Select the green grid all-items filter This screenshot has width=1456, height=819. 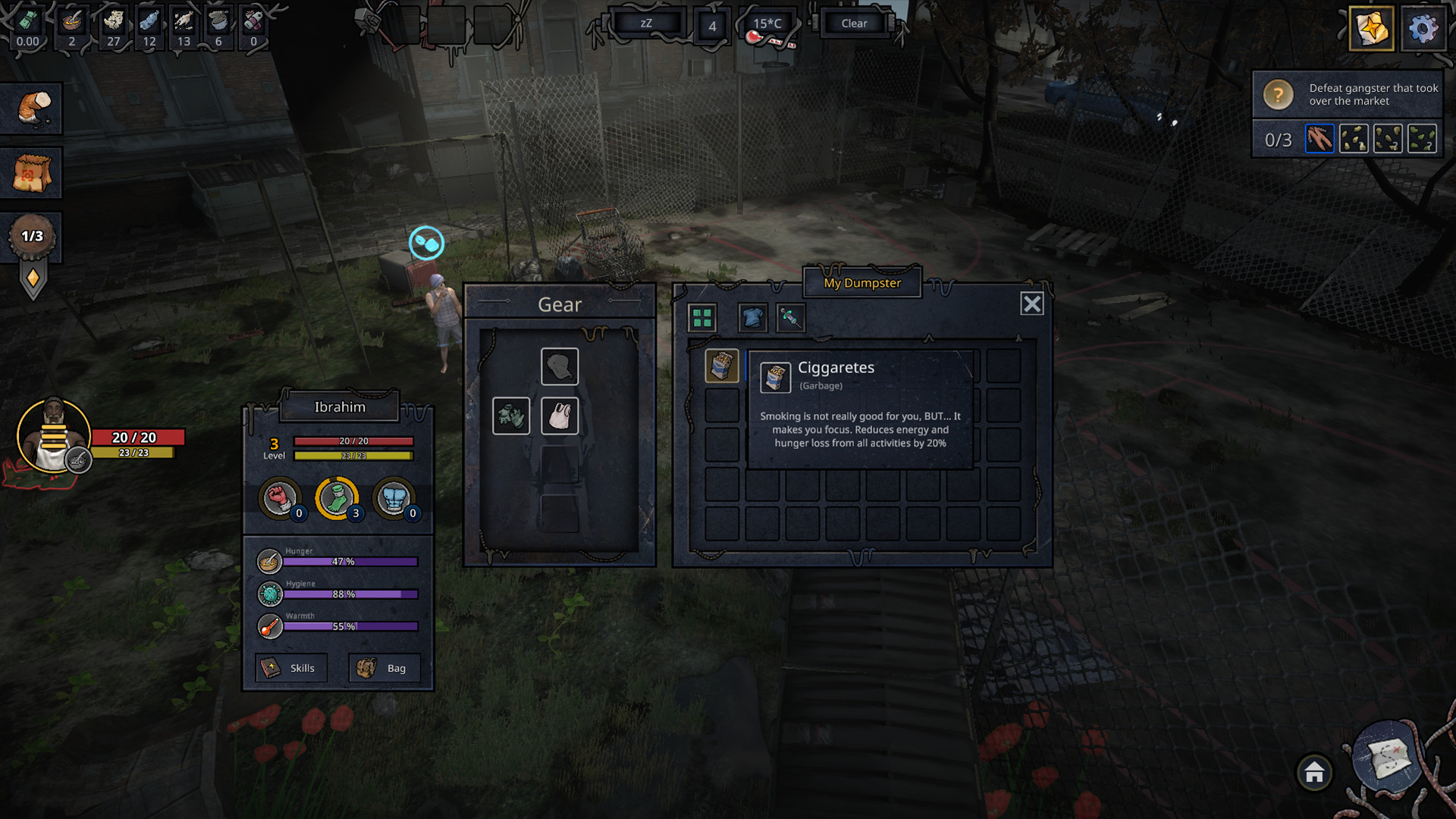[x=701, y=318]
